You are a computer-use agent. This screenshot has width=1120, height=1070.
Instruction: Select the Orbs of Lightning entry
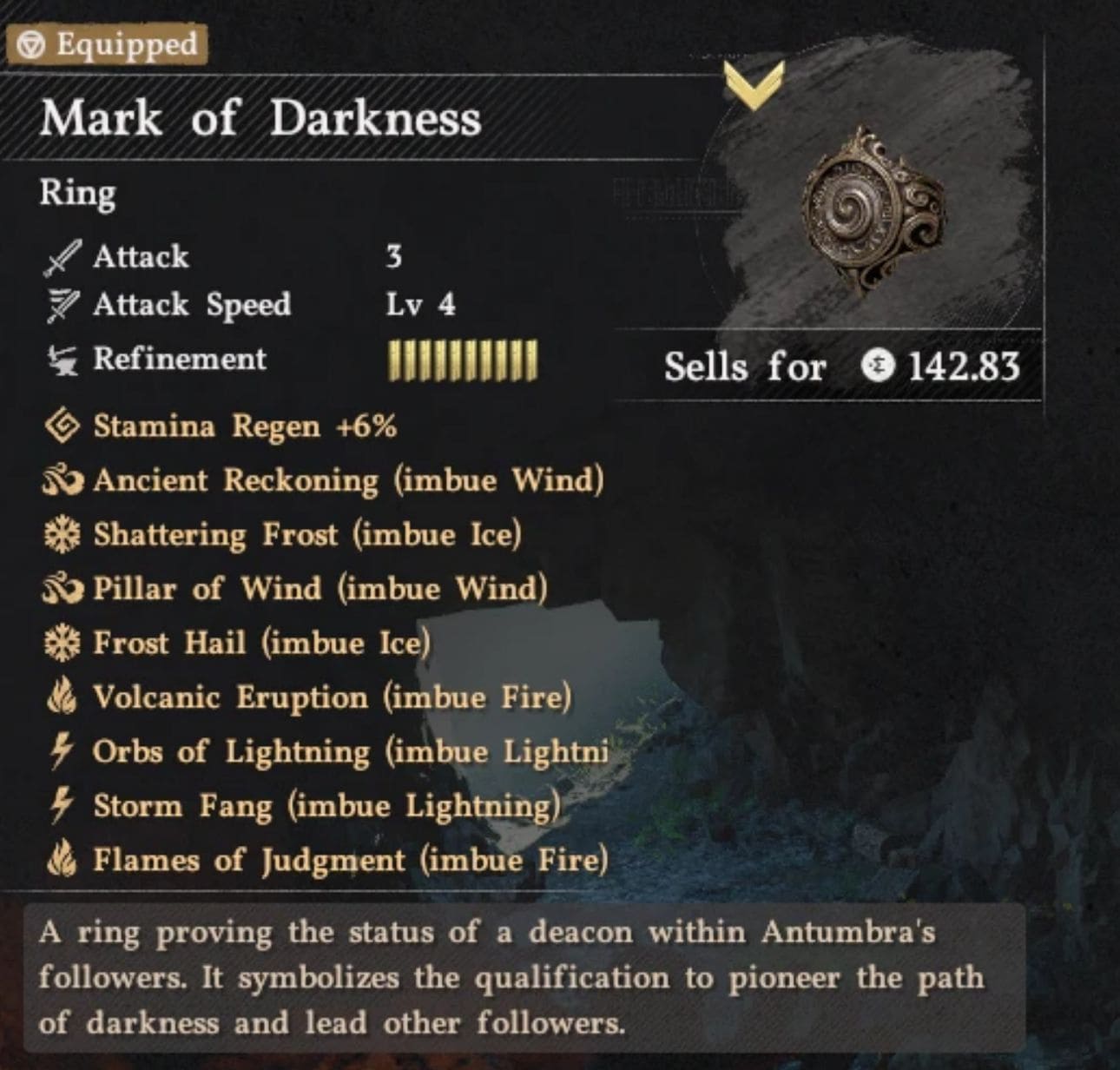point(347,751)
